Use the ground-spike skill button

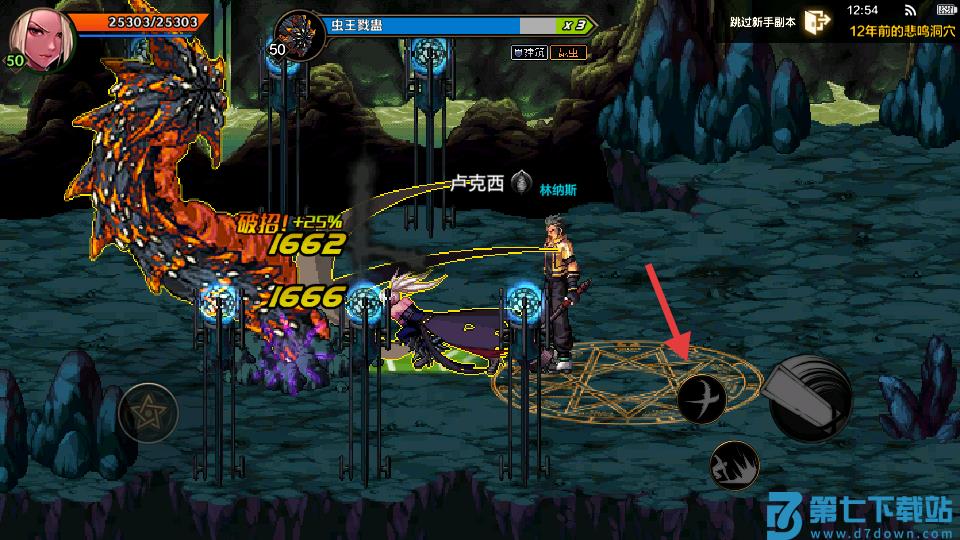[x=735, y=466]
